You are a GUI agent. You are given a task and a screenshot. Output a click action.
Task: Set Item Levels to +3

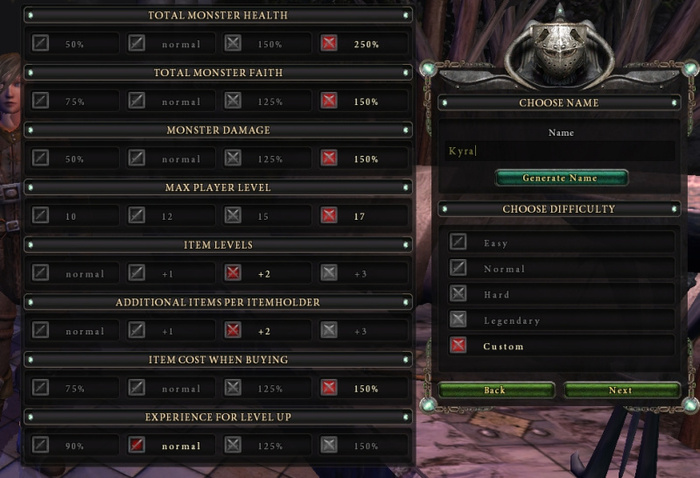[x=329, y=272]
